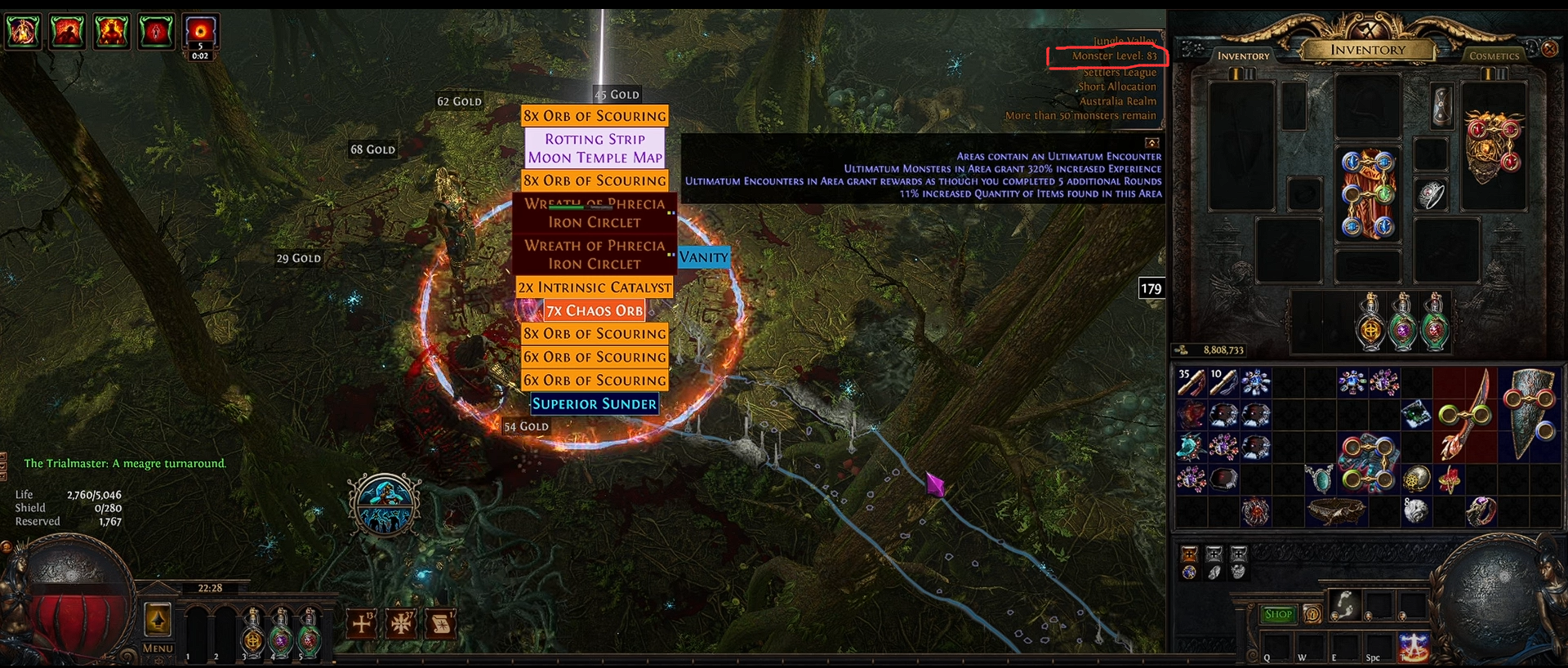Select the equipped silver ring
The width and height of the screenshot is (1568, 668).
[1430, 195]
